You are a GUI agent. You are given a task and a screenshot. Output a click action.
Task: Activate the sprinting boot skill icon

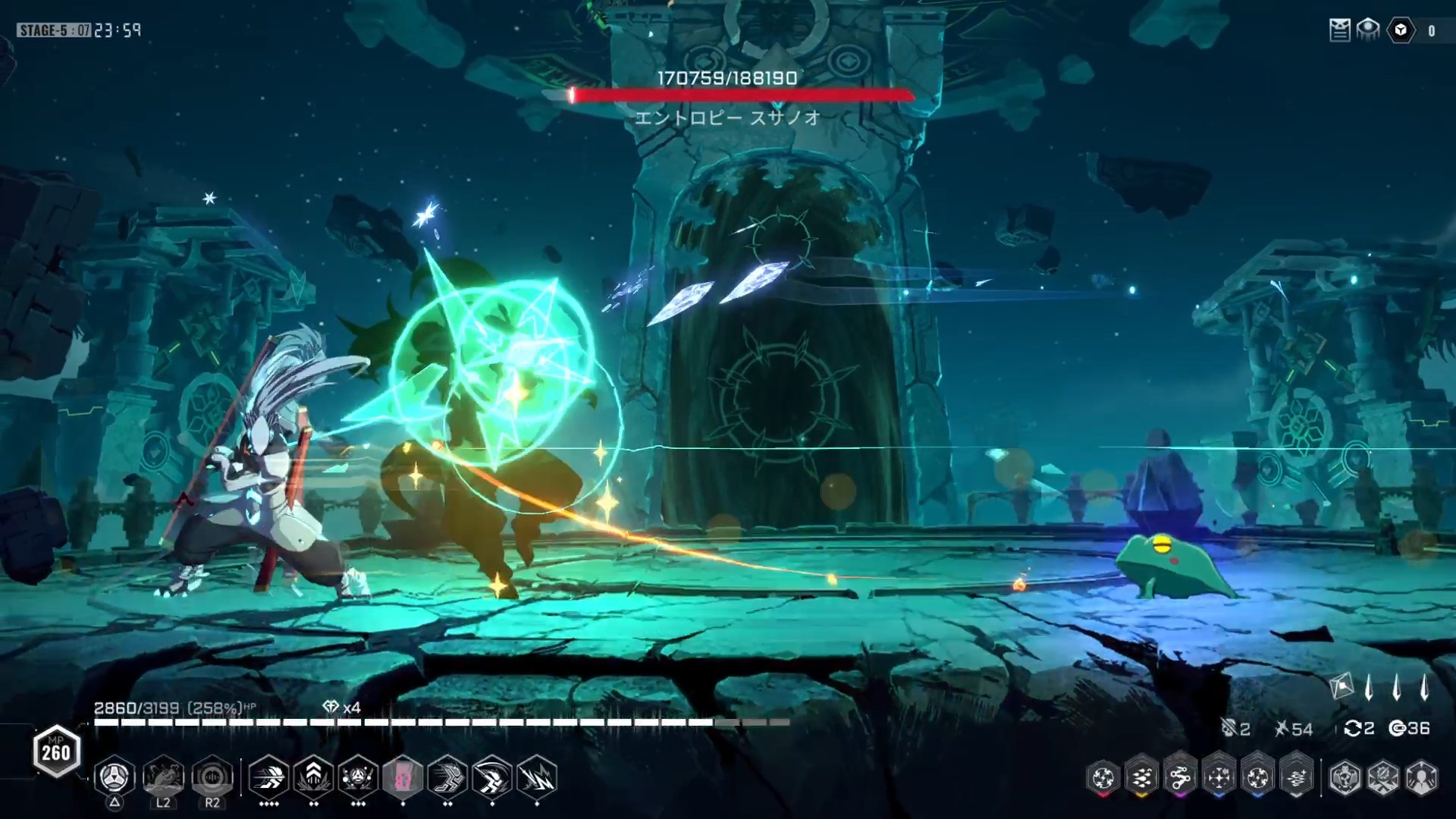(447, 777)
